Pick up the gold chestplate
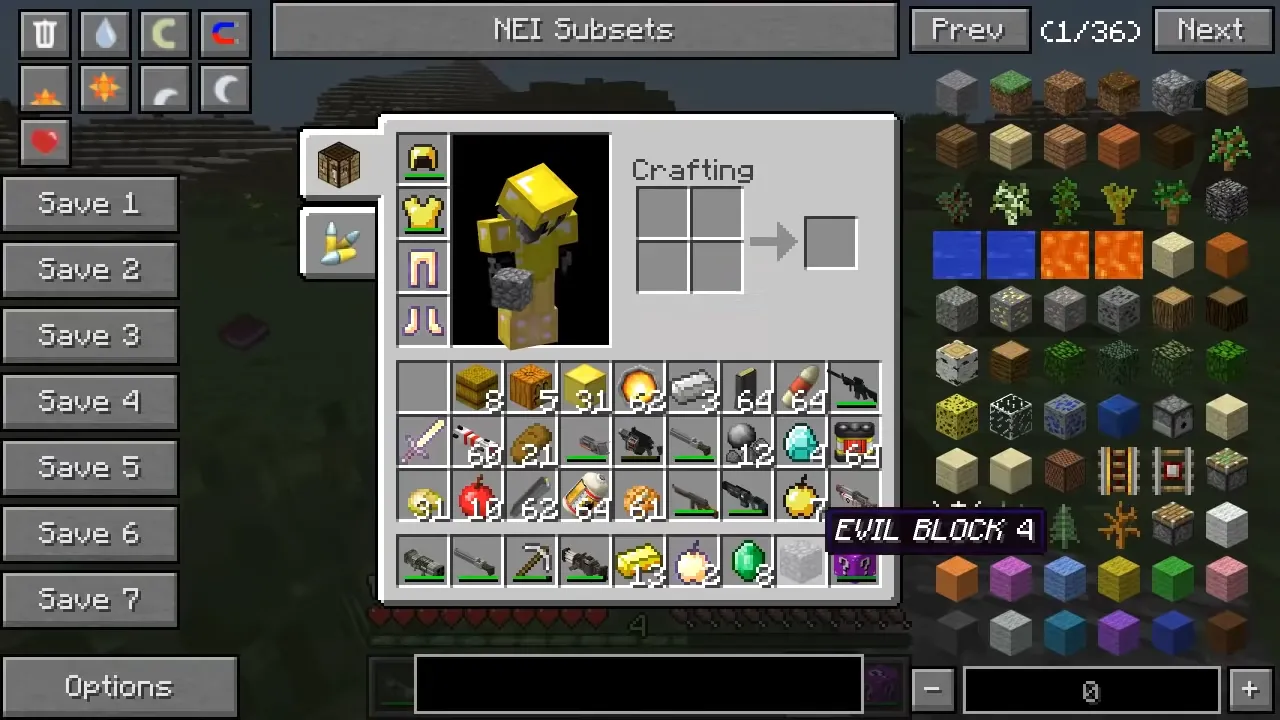This screenshot has height=720, width=1280. point(422,213)
